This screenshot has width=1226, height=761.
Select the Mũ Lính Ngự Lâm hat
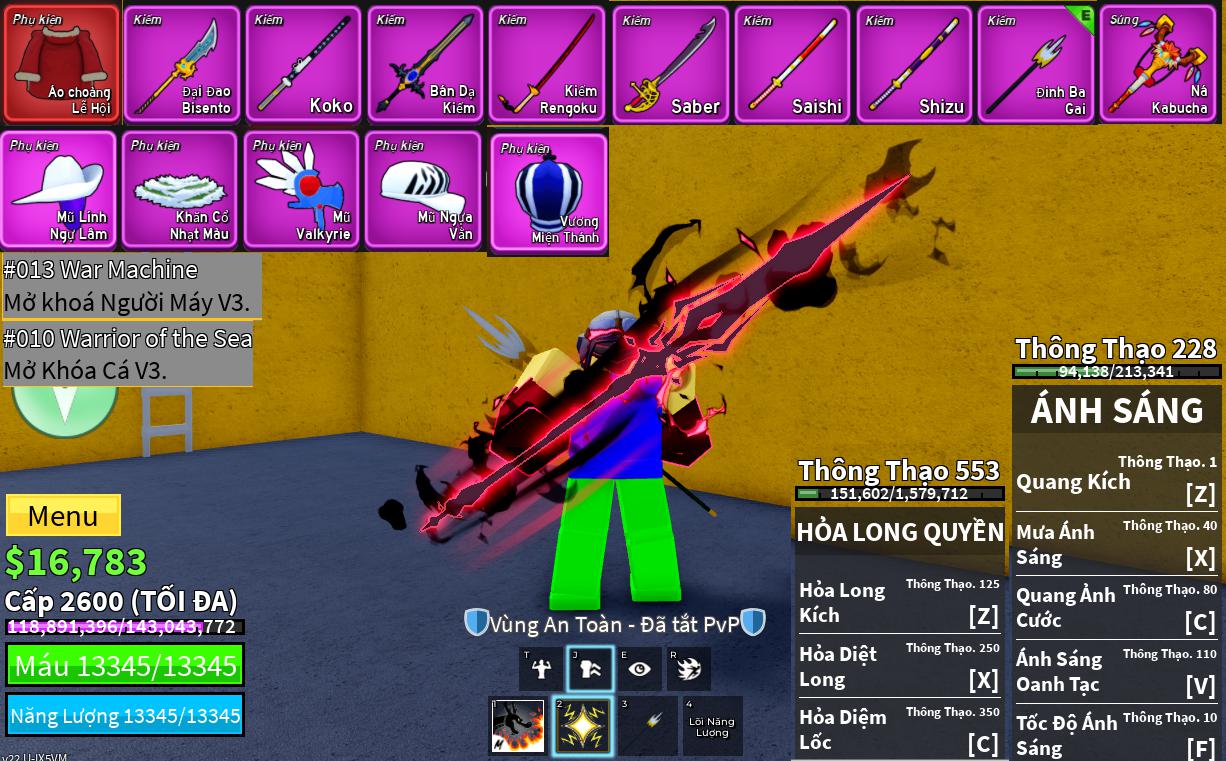(59, 189)
